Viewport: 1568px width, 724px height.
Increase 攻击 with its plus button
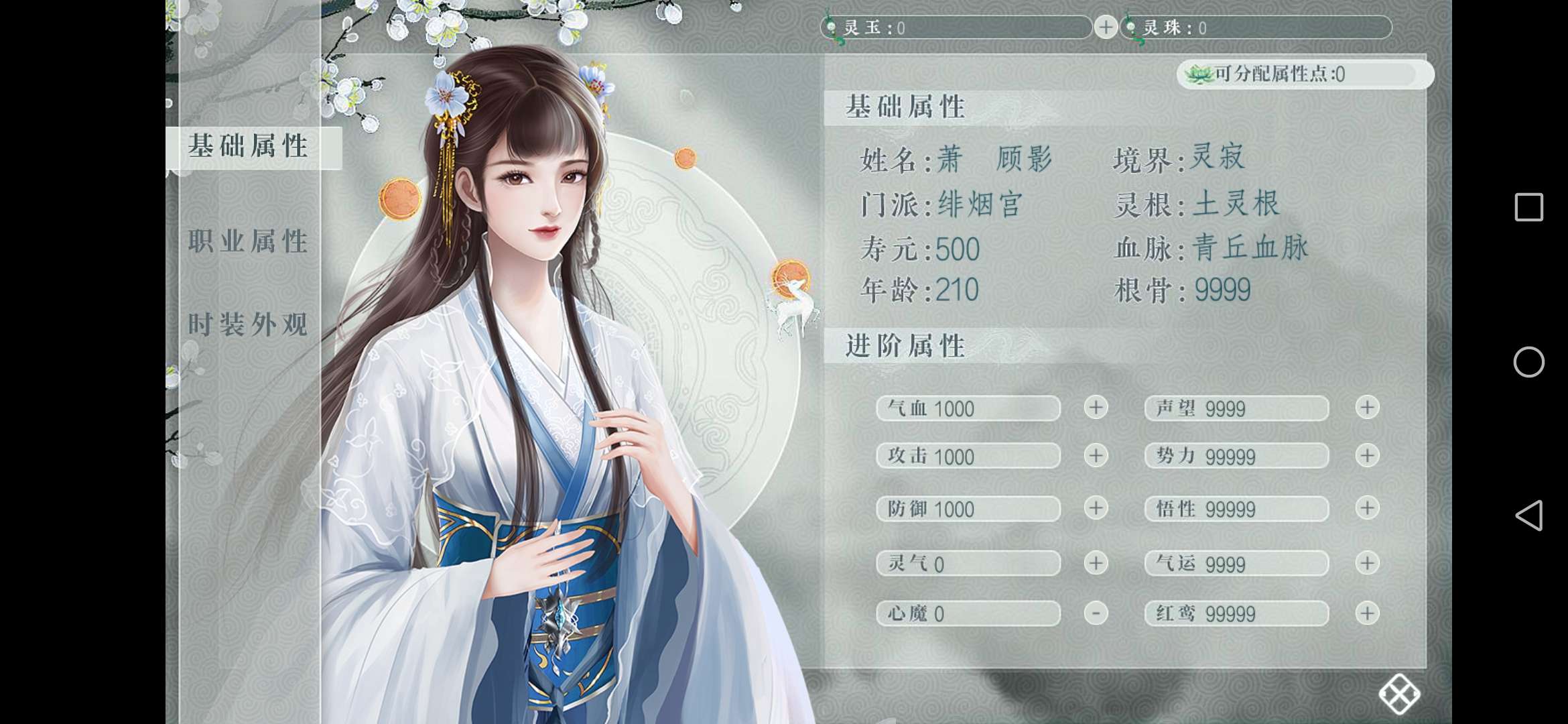click(1095, 456)
